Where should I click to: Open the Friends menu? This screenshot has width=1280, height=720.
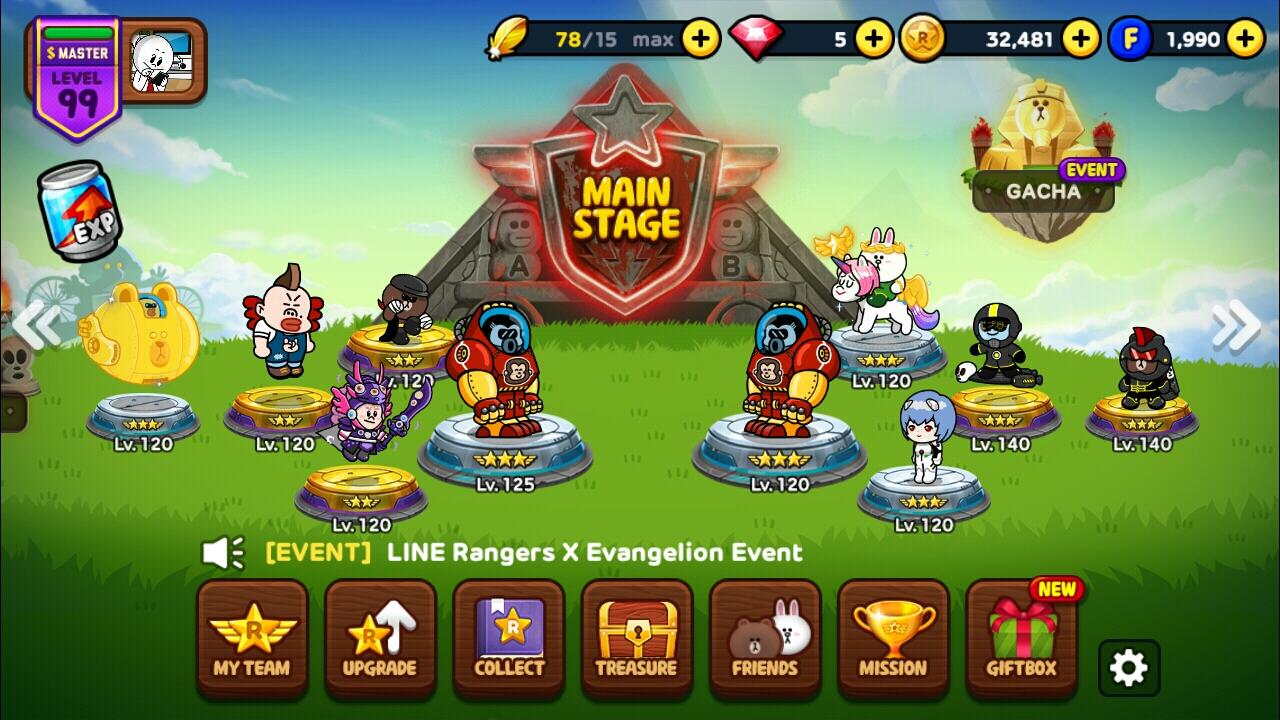[x=765, y=640]
